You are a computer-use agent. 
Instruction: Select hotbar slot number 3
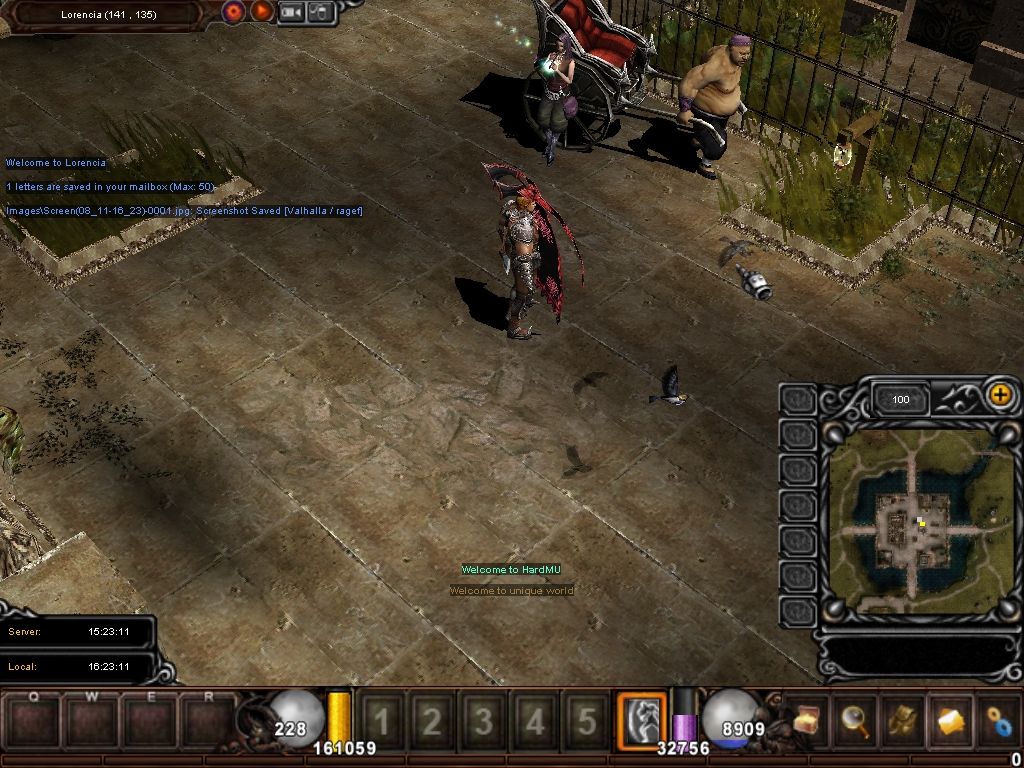coord(484,720)
